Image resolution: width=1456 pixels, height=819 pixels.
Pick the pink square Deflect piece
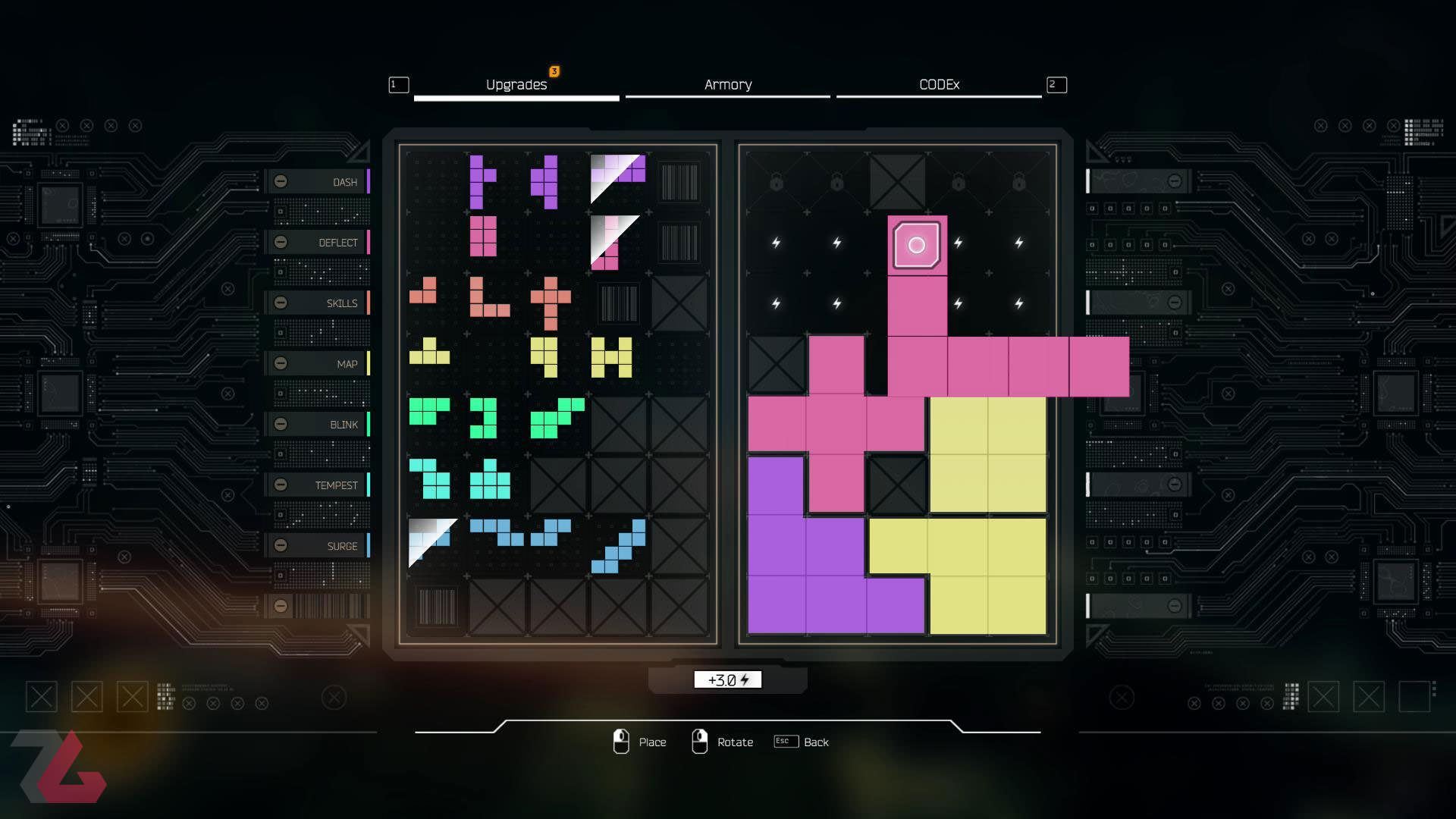click(x=483, y=236)
